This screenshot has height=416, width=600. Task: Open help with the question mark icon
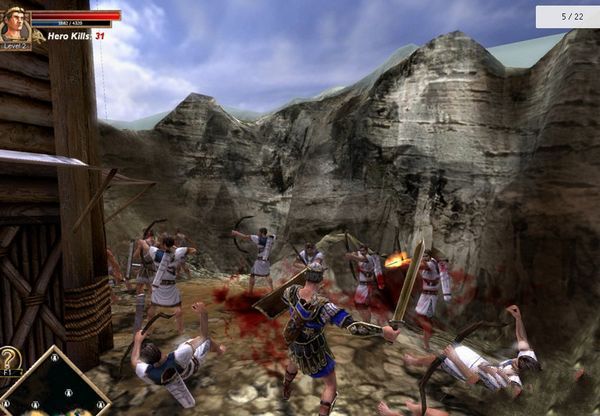point(10,361)
